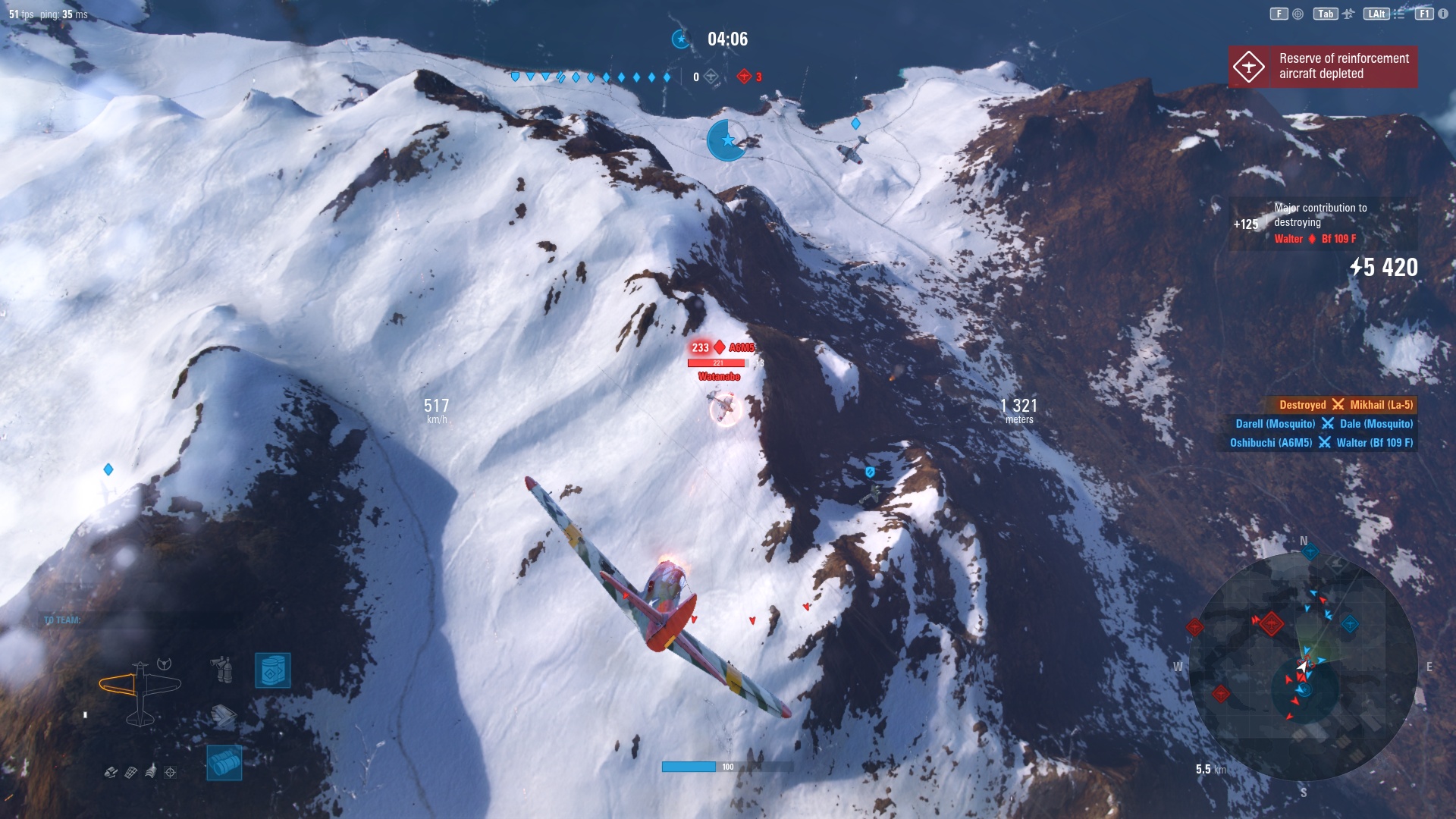The image size is (1456, 819).
Task: Click the gunsight crosshair ammo icon
Action: 170,773
